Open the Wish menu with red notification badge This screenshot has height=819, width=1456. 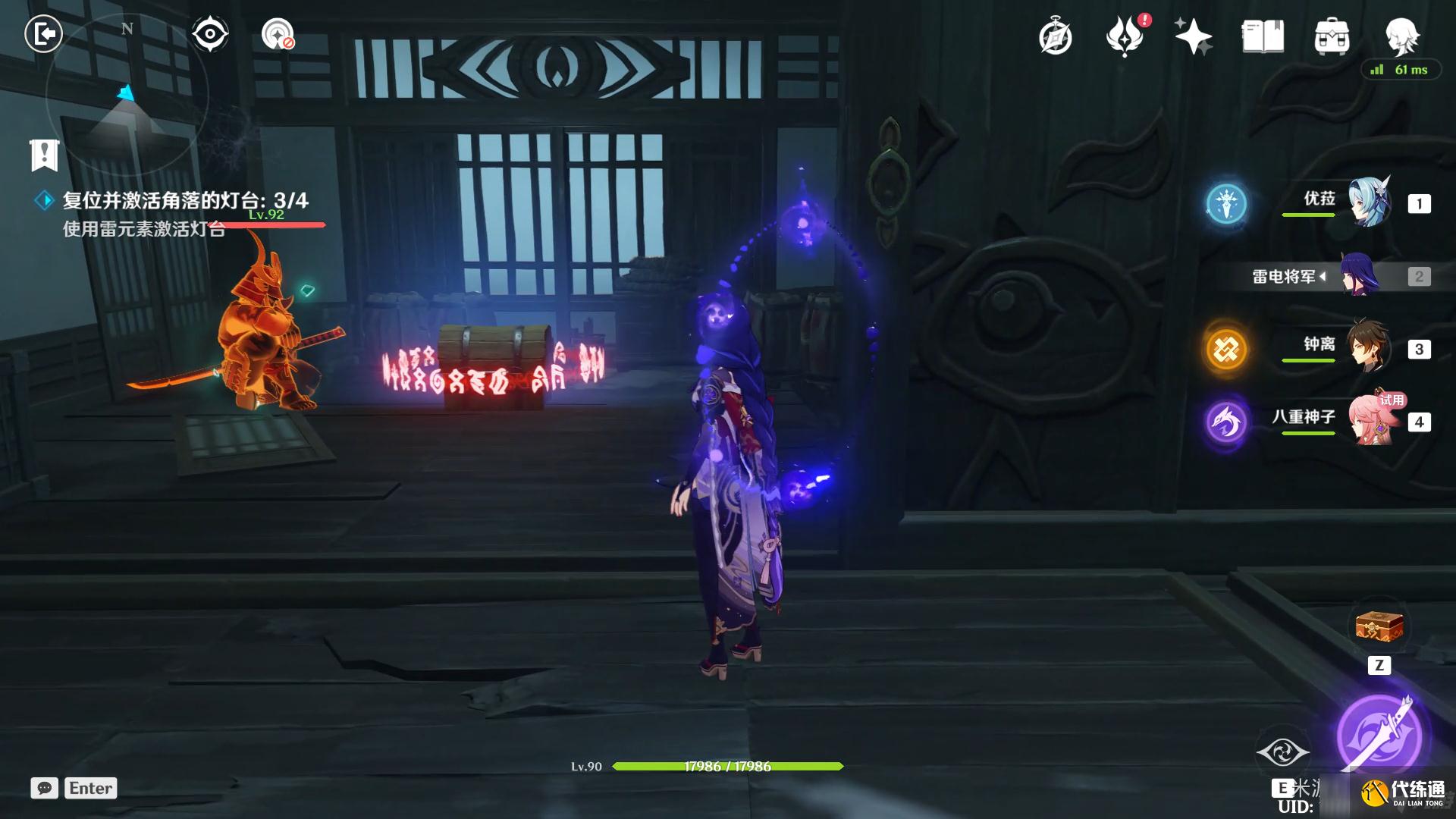(x=1125, y=36)
